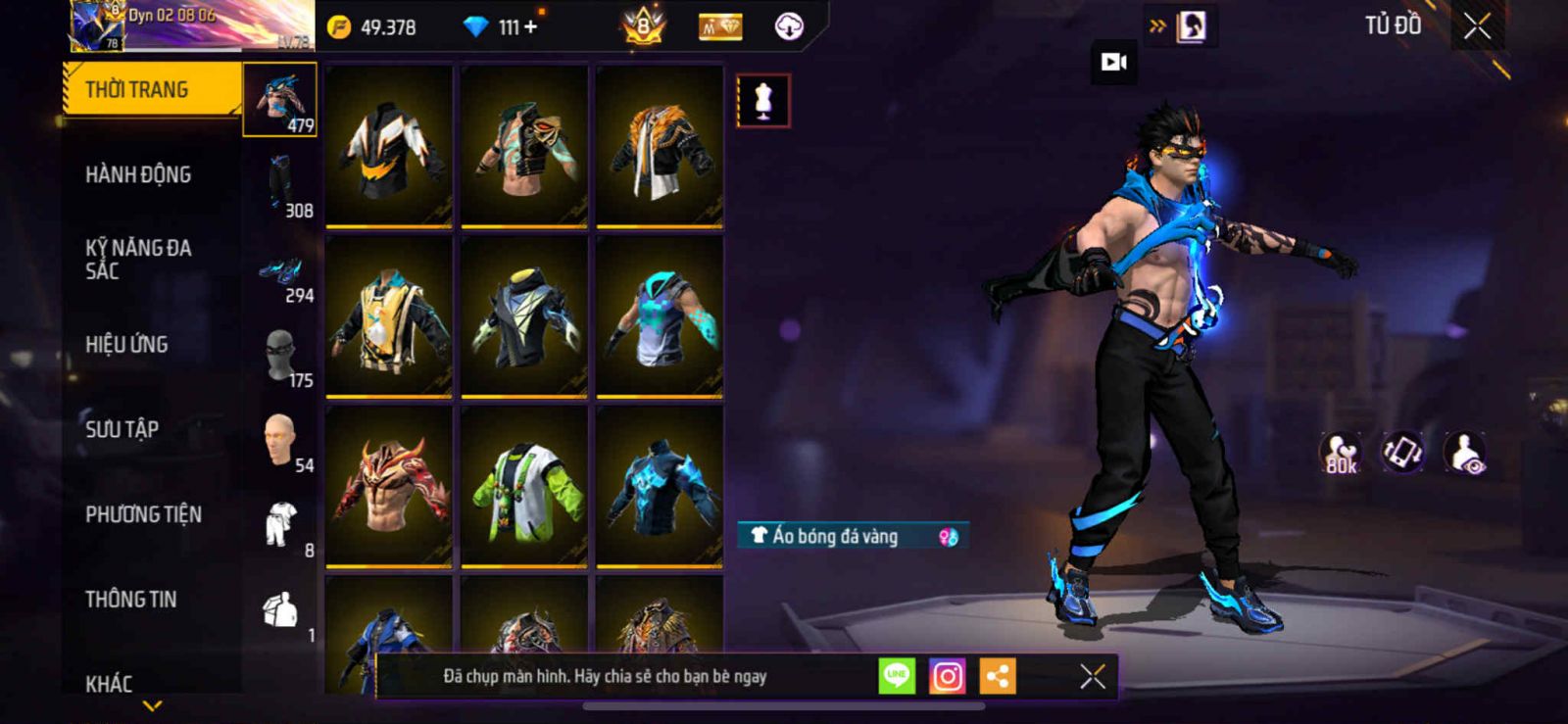
Task: Open the HIỆU ỨNG section
Action: coord(126,345)
